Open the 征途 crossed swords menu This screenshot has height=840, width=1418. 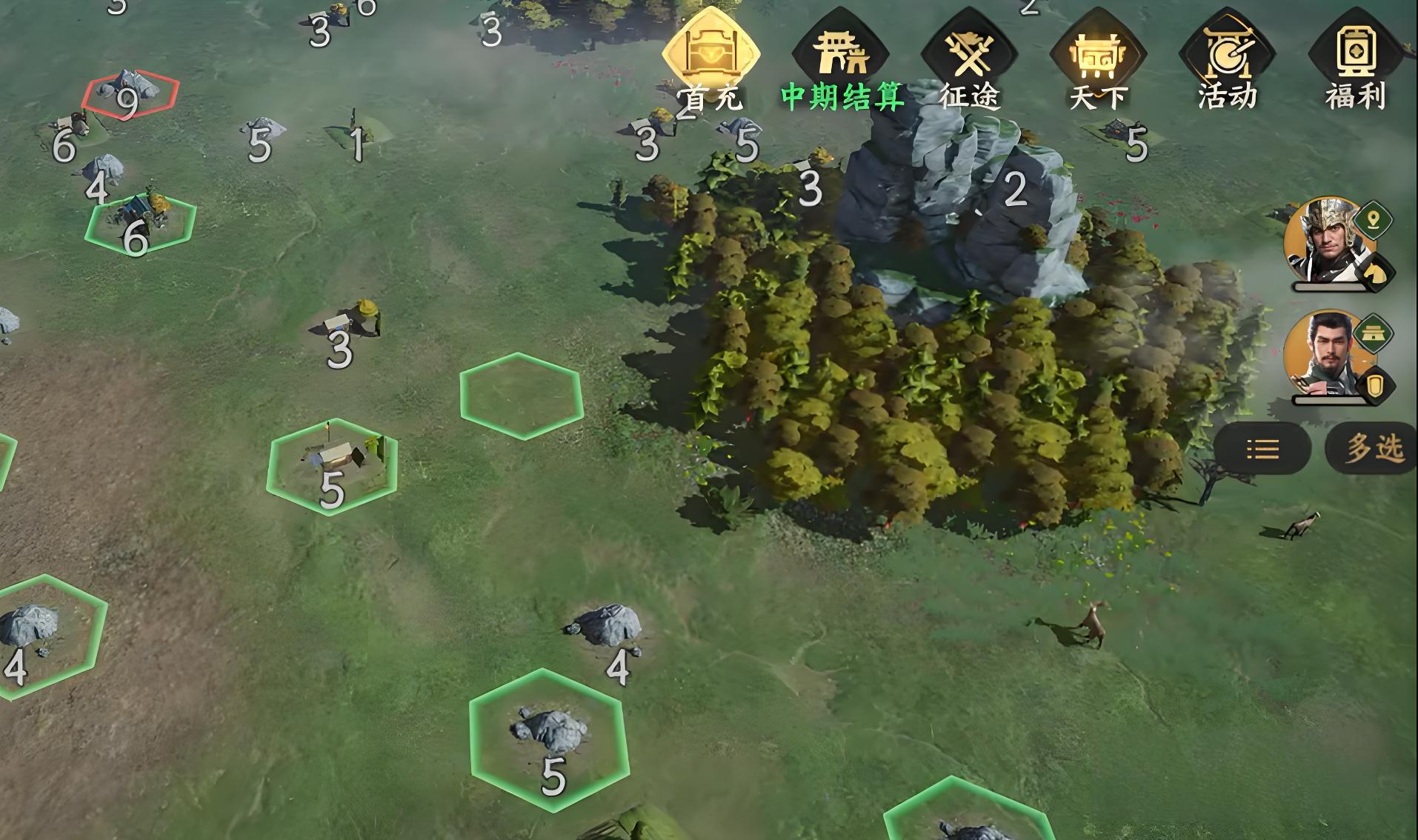point(968,61)
